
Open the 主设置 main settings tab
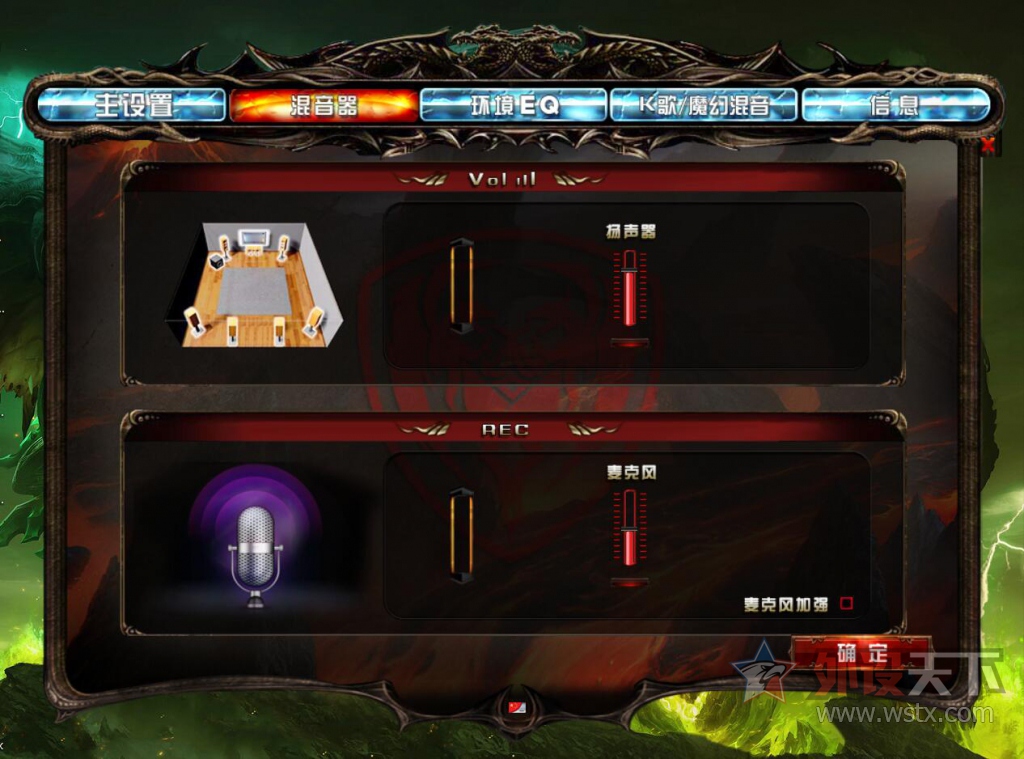click(131, 105)
